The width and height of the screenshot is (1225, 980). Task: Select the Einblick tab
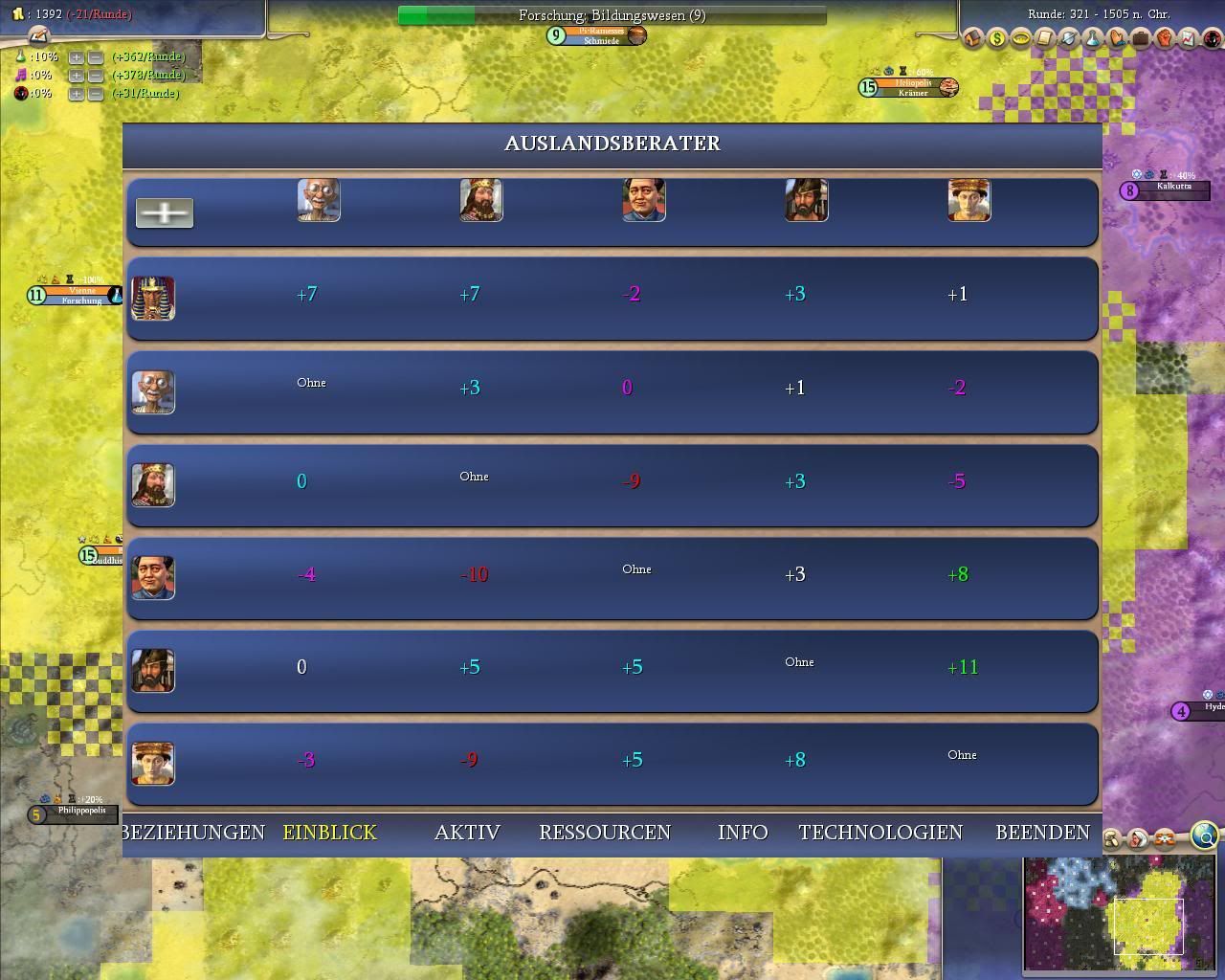coord(330,833)
